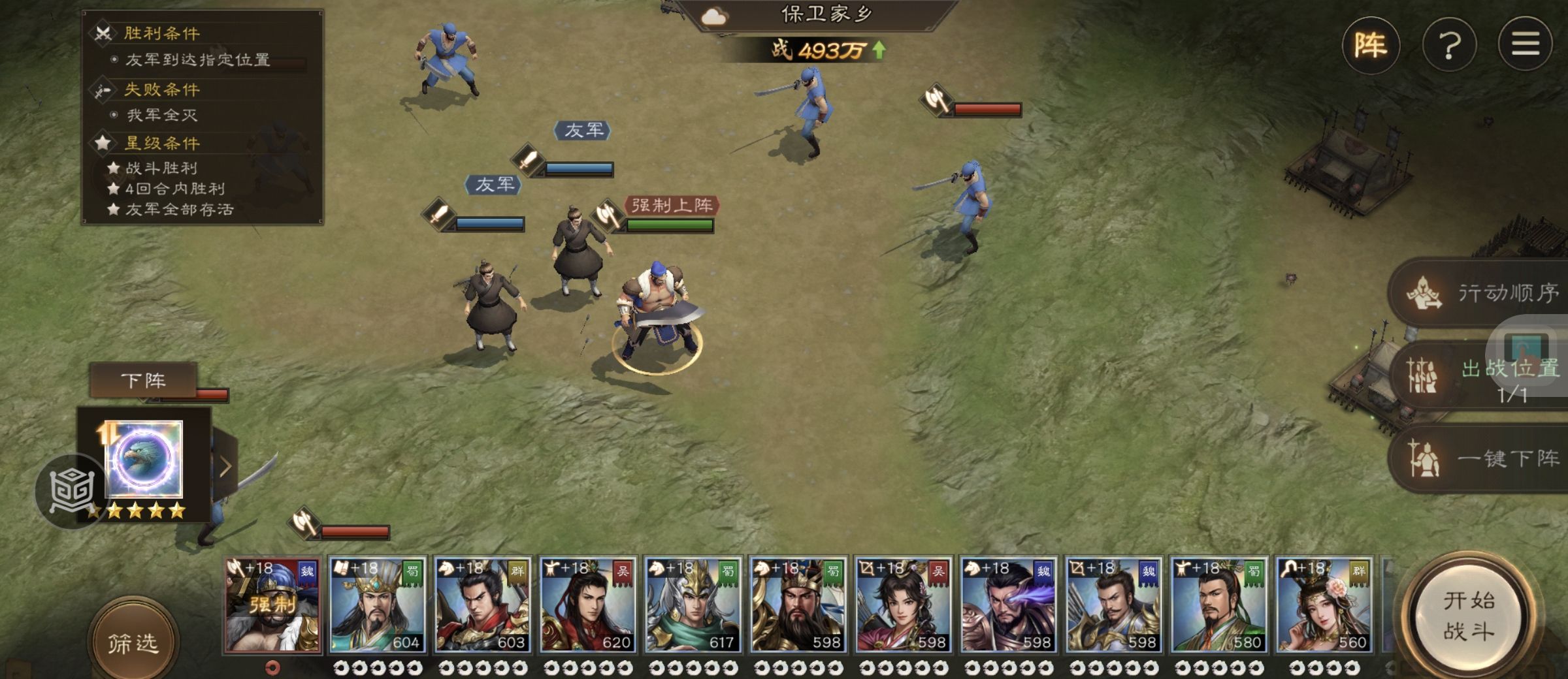The width and height of the screenshot is (1568, 679).
Task: Choose the hero card with power 620
Action: 587,605
